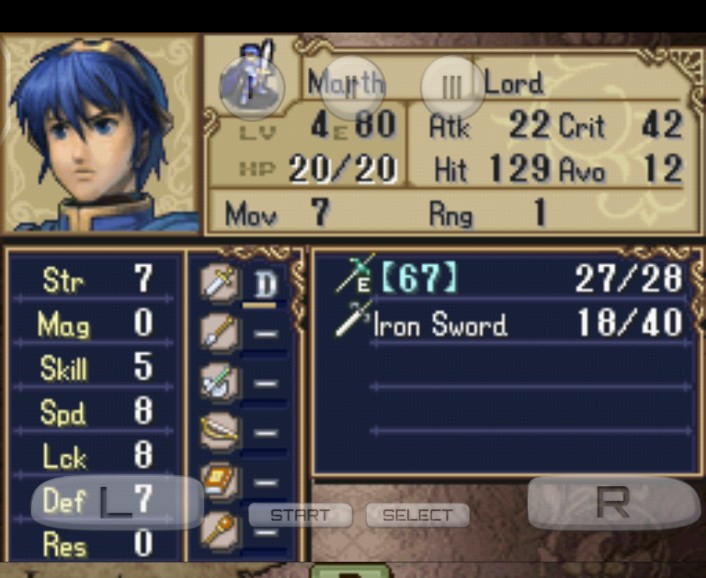Tap the emulator's round pause button

coord(452,87)
